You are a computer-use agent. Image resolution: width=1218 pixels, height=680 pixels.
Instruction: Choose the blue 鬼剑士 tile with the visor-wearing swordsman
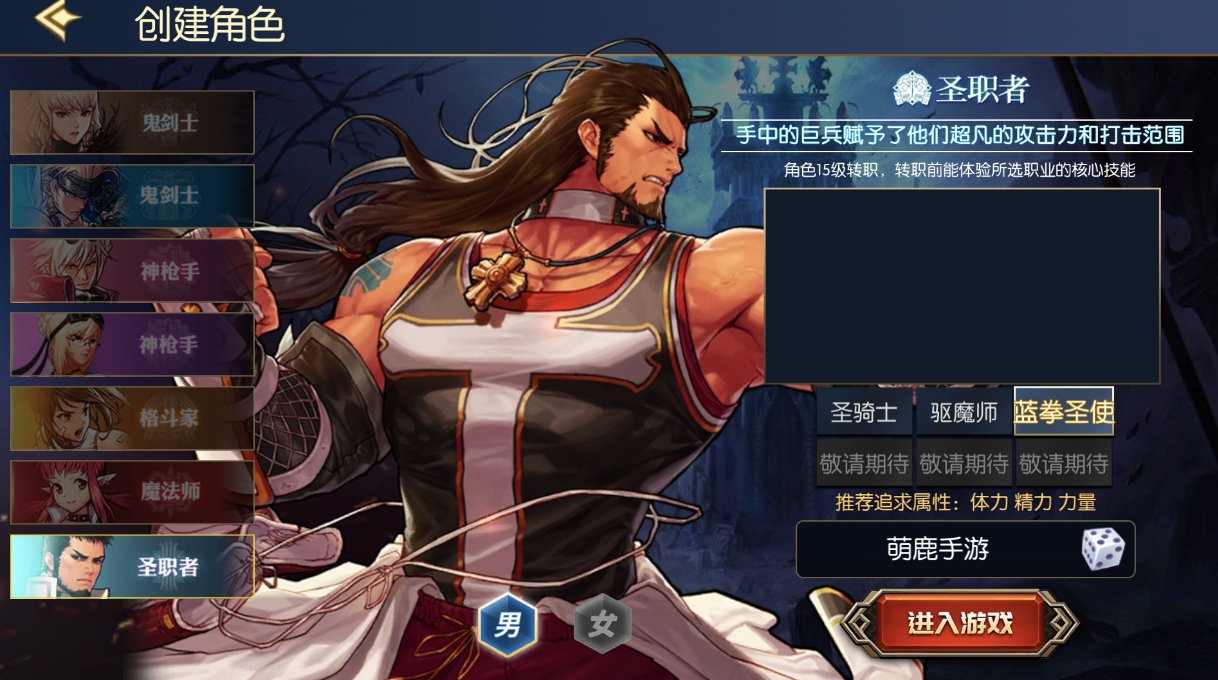[x=132, y=196]
